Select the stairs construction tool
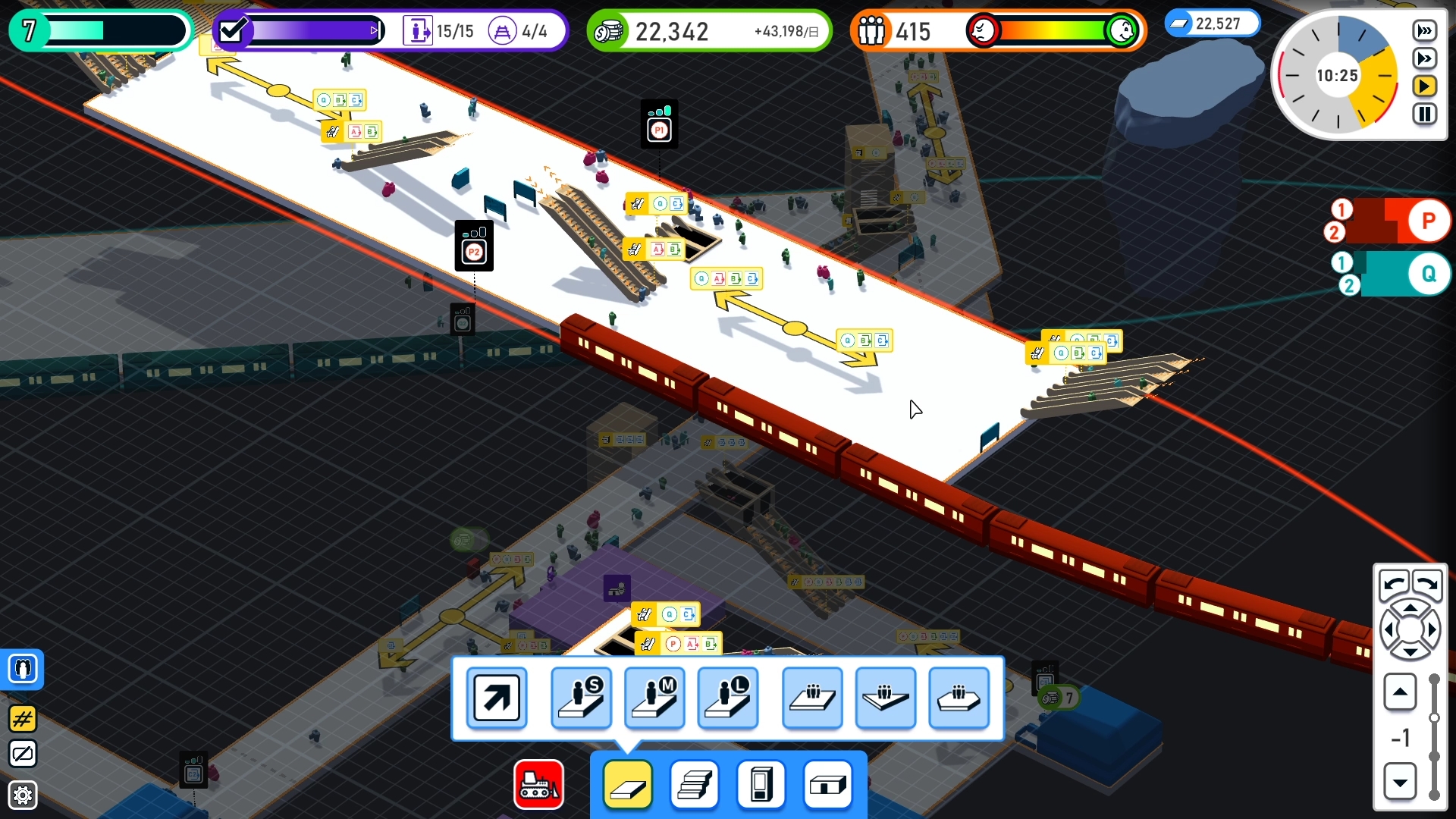The height and width of the screenshot is (819, 1456). pyautogui.click(x=694, y=786)
